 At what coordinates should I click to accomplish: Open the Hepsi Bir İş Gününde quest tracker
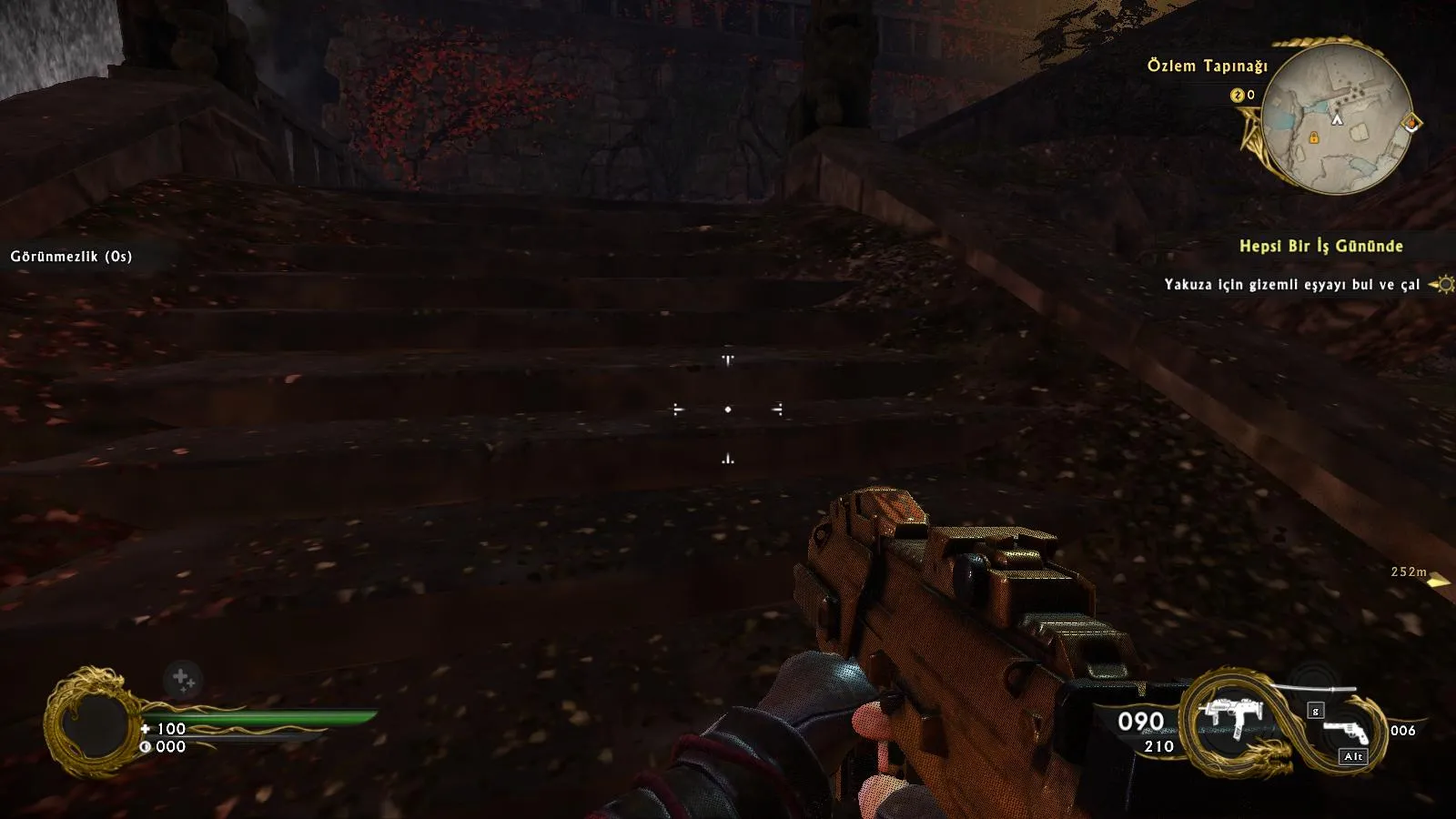[1320, 246]
